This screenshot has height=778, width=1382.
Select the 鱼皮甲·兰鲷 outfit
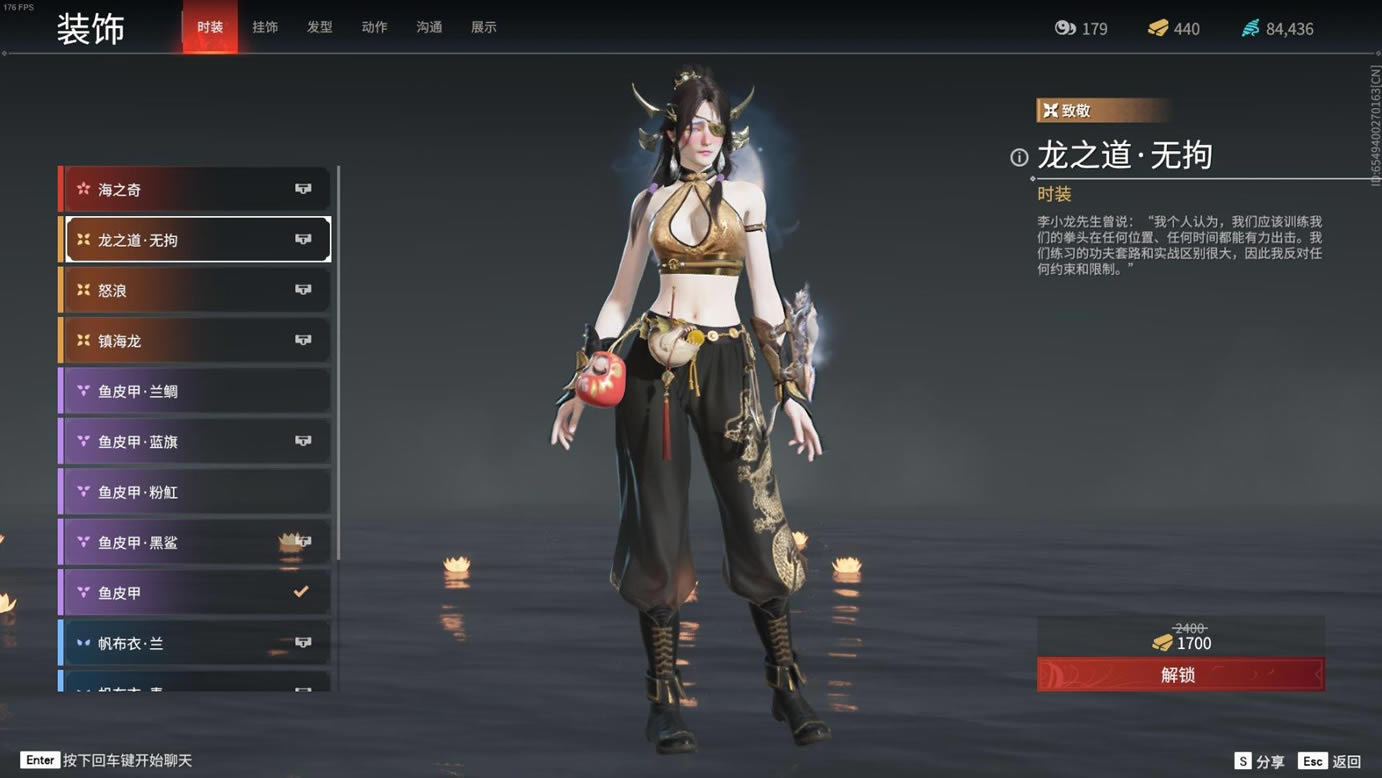coord(197,391)
